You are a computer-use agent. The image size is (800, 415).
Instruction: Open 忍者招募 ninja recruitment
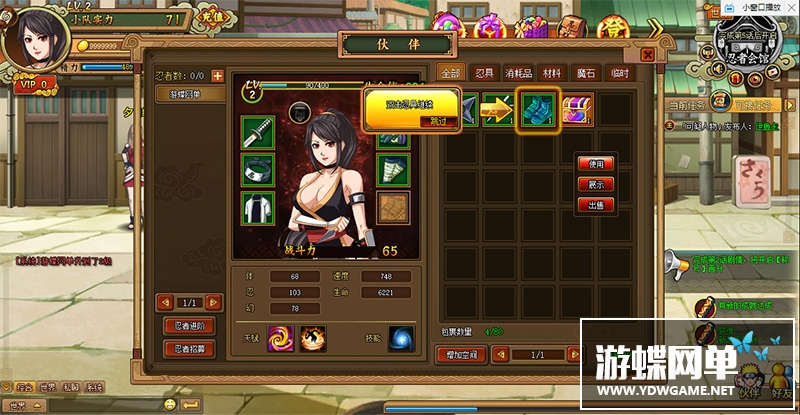point(190,348)
